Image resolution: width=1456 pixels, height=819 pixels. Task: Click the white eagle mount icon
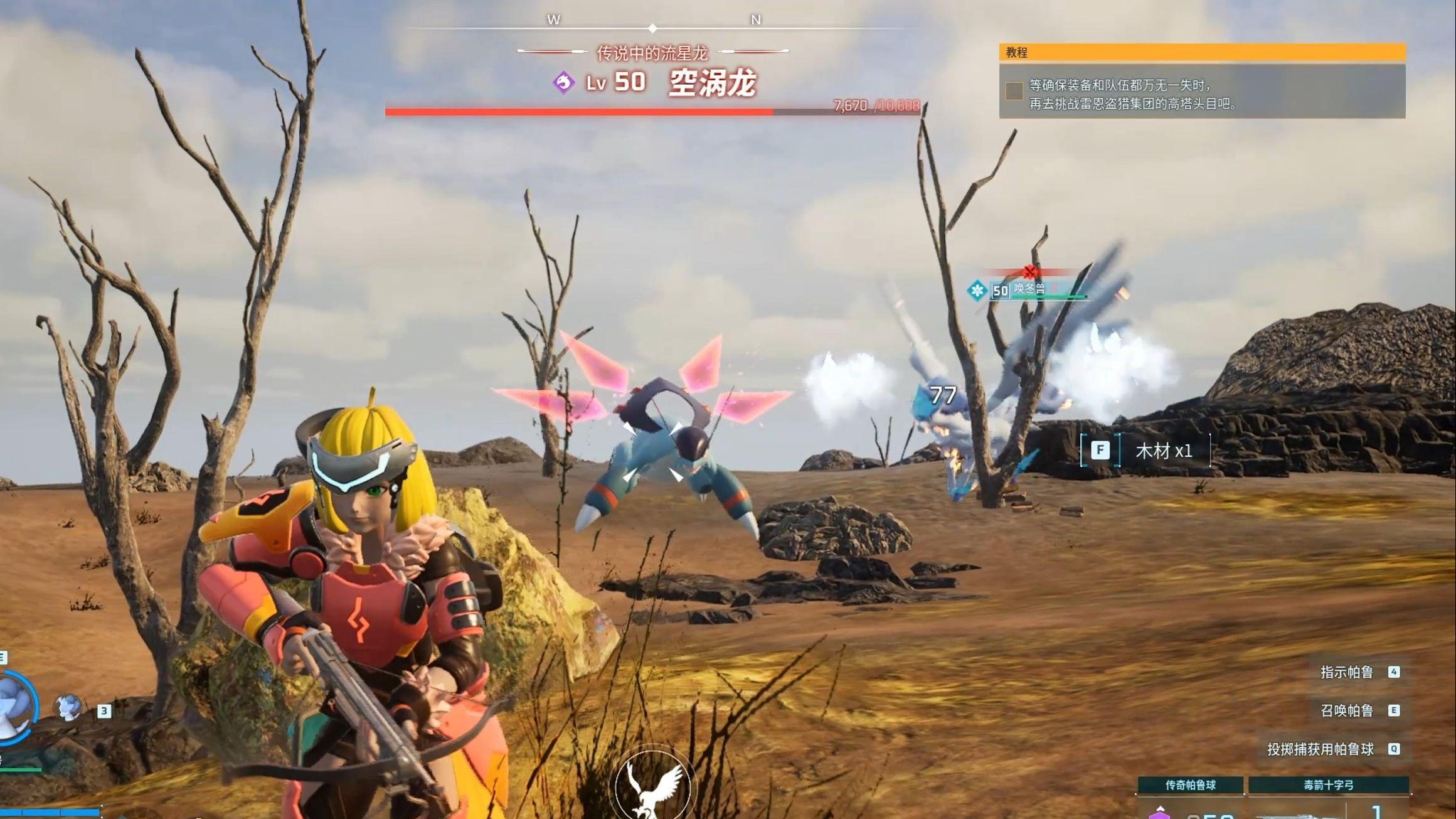coord(653,787)
